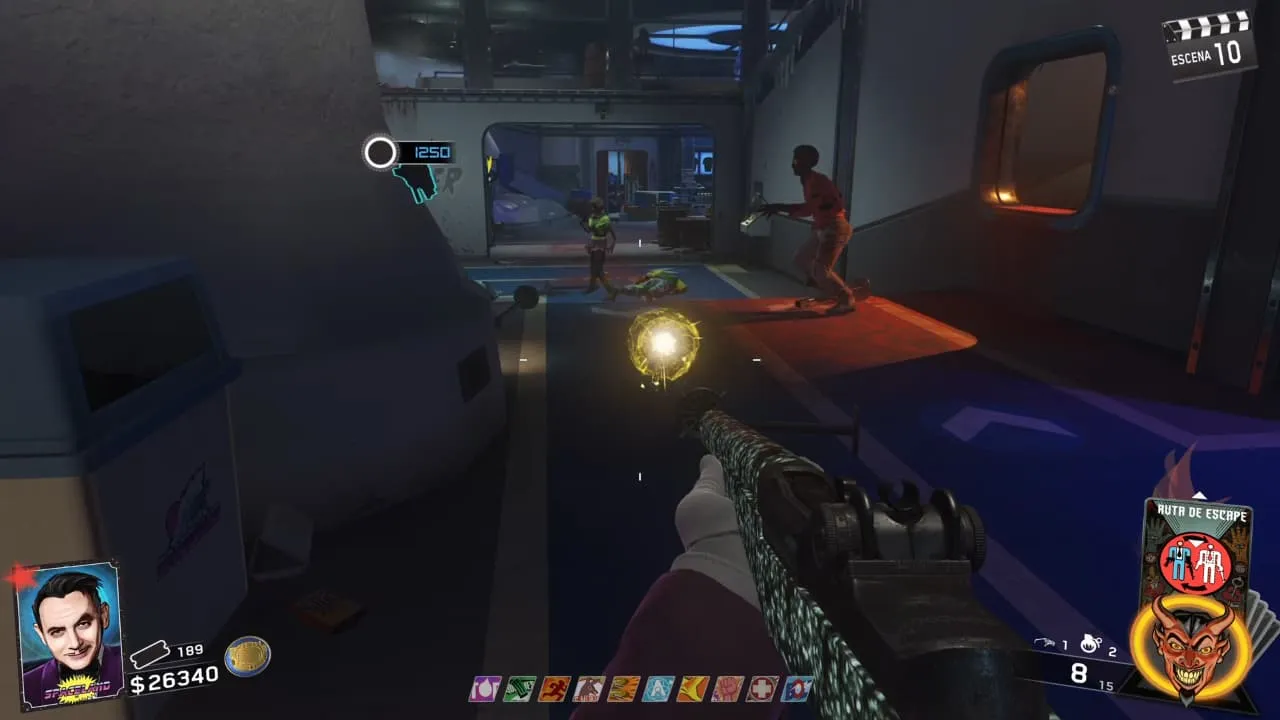Select the blue letter A perk icon
The image size is (1280, 720).
[x=658, y=688]
